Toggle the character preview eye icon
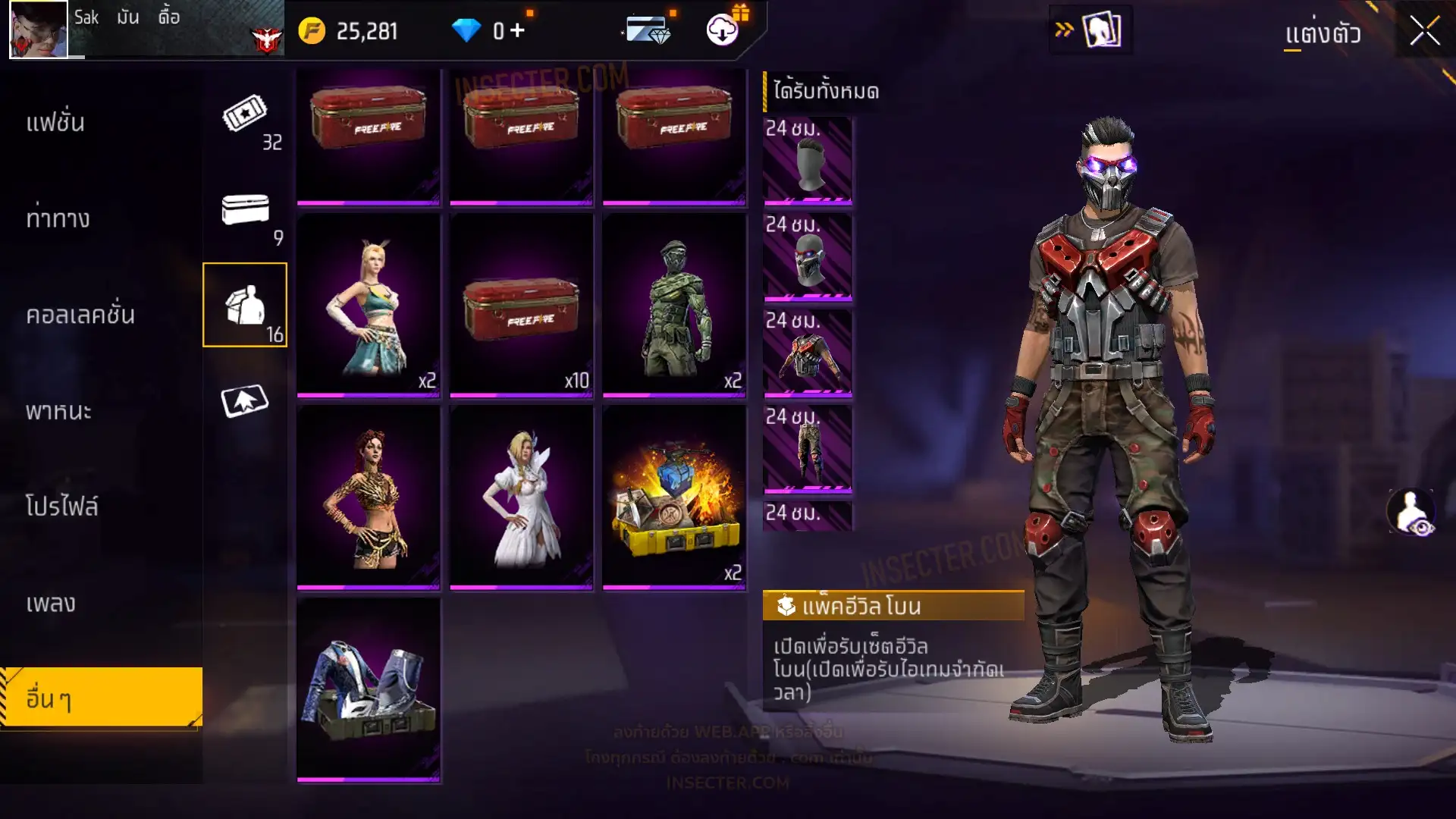The image size is (1456, 819). click(x=1411, y=512)
